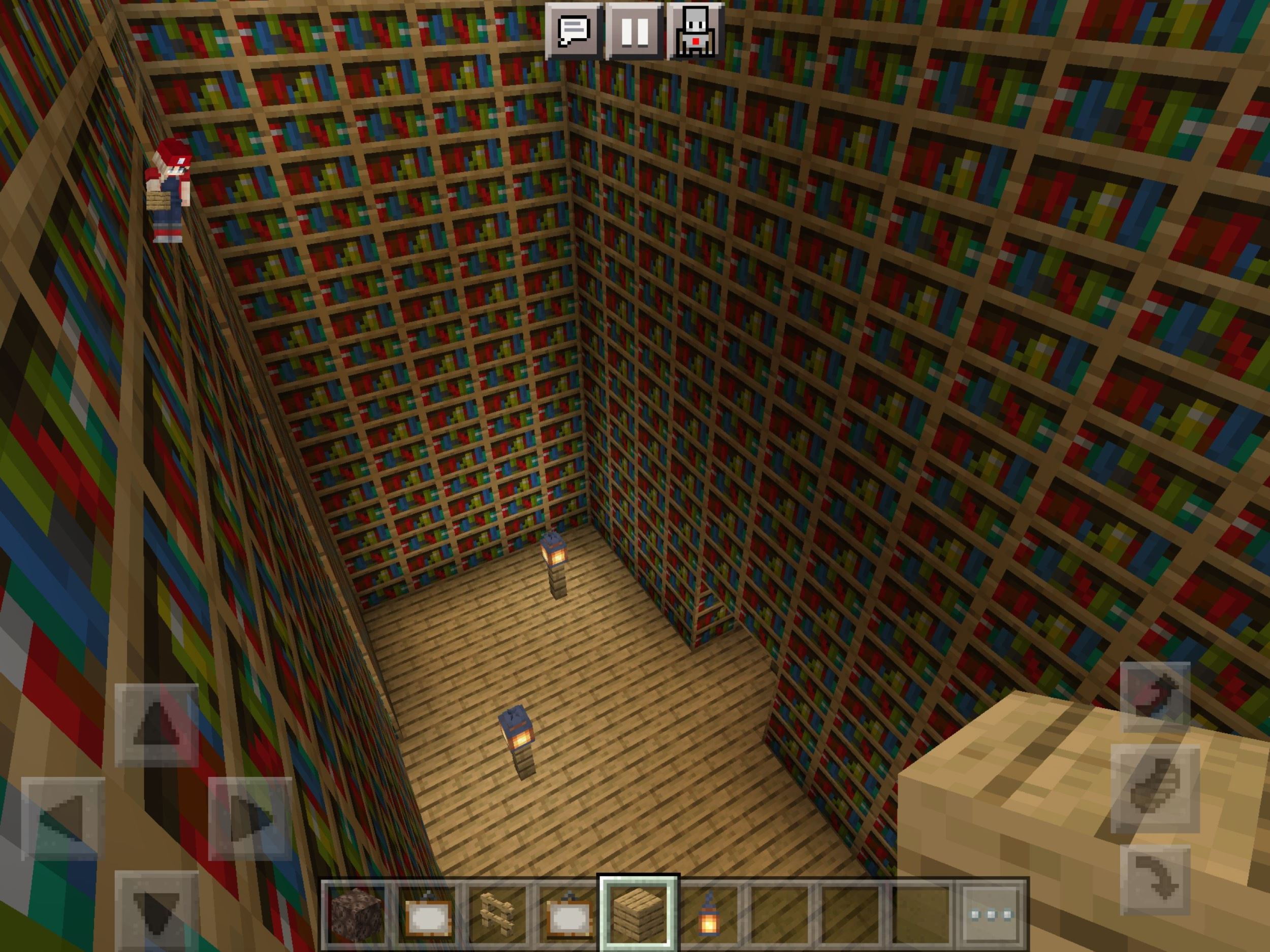The image size is (1270, 952).
Task: Tap the move forward arrow
Action: 156,726
